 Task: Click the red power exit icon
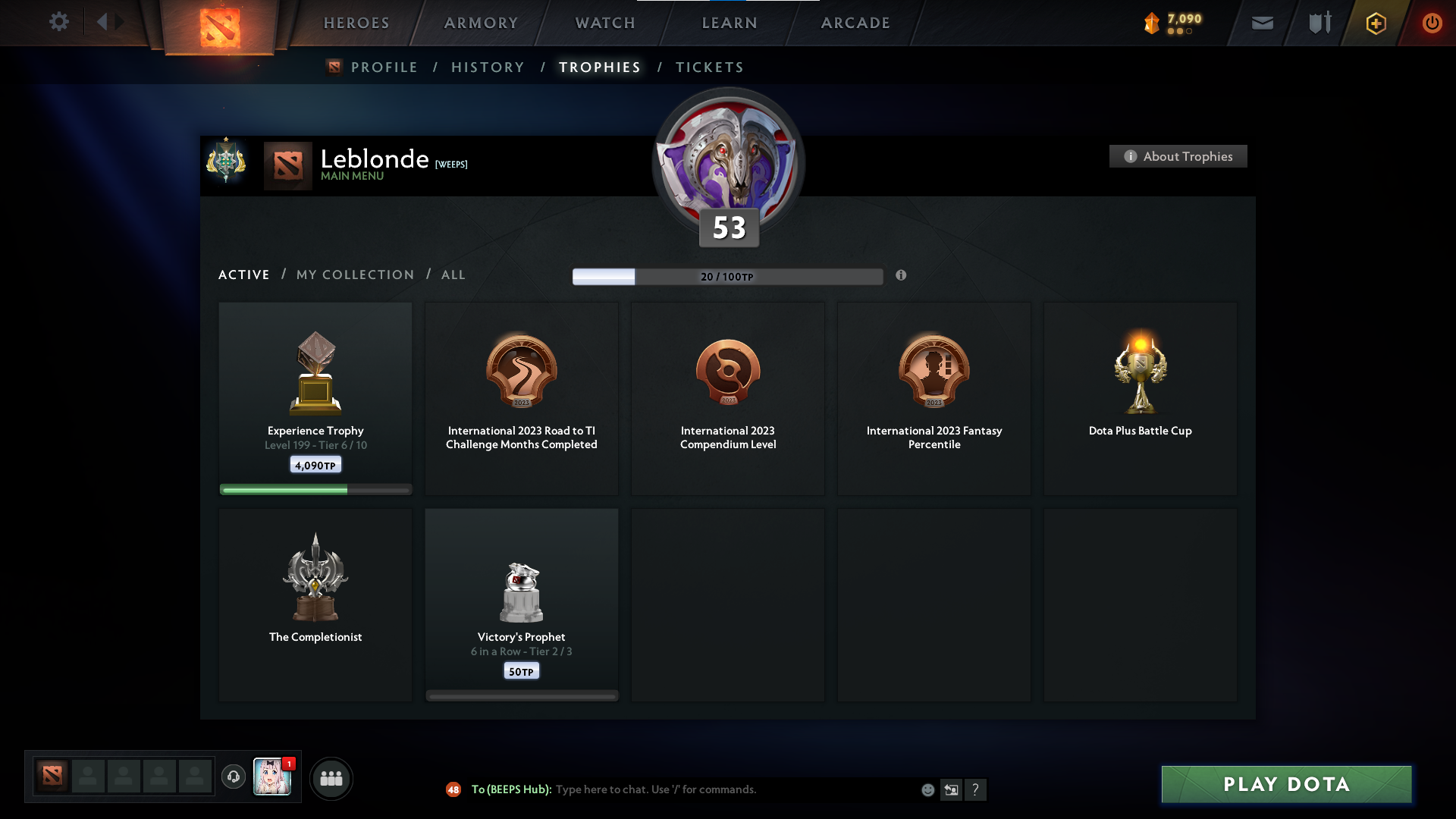(1432, 23)
